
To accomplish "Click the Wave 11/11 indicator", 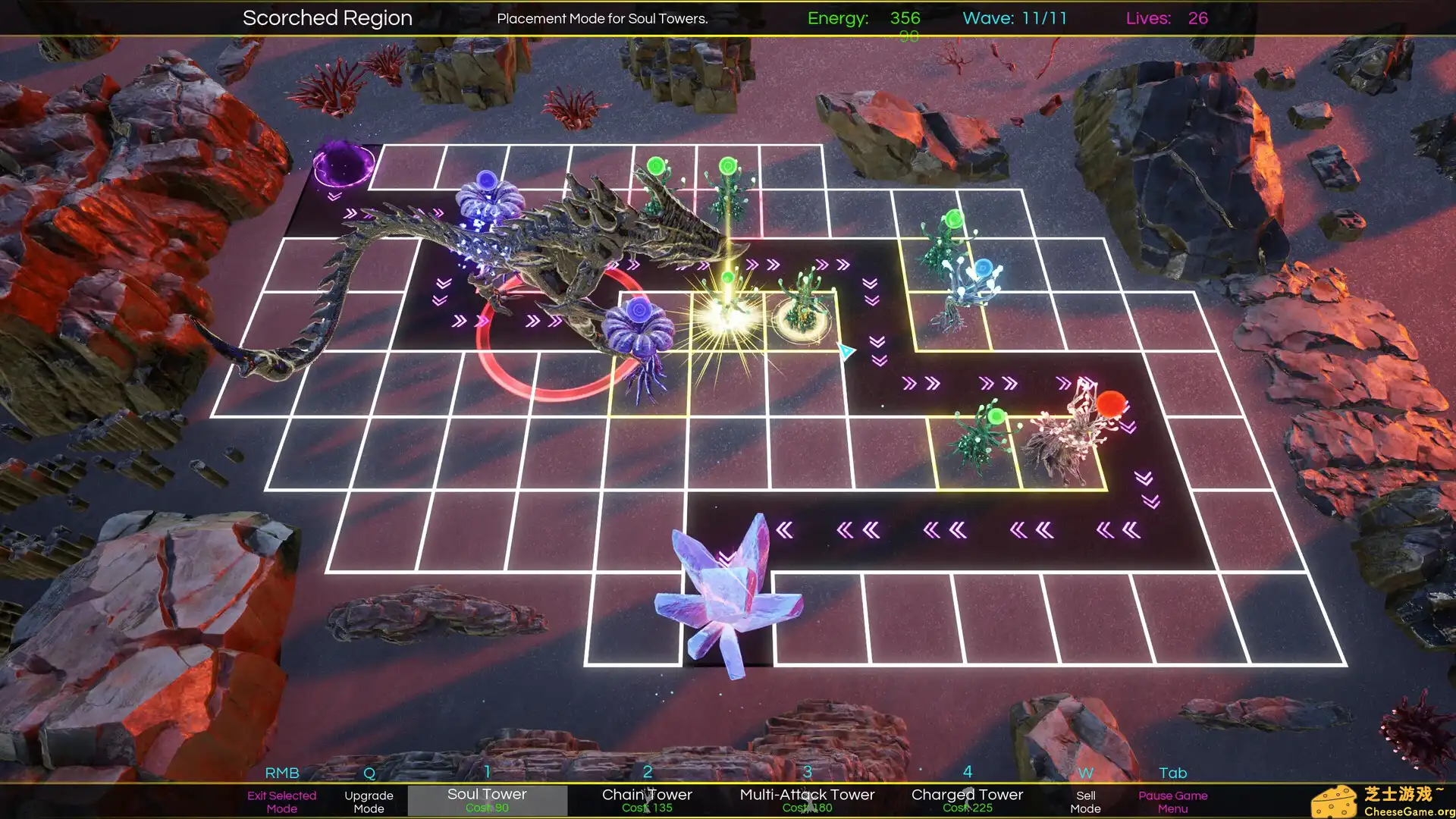I will (x=1014, y=18).
